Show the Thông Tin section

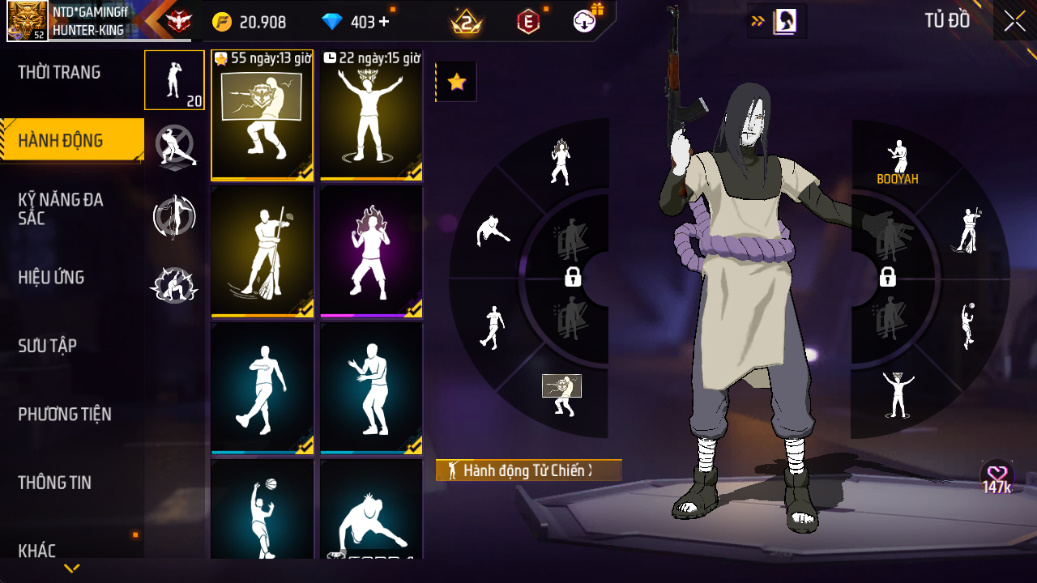pyautogui.click(x=55, y=482)
